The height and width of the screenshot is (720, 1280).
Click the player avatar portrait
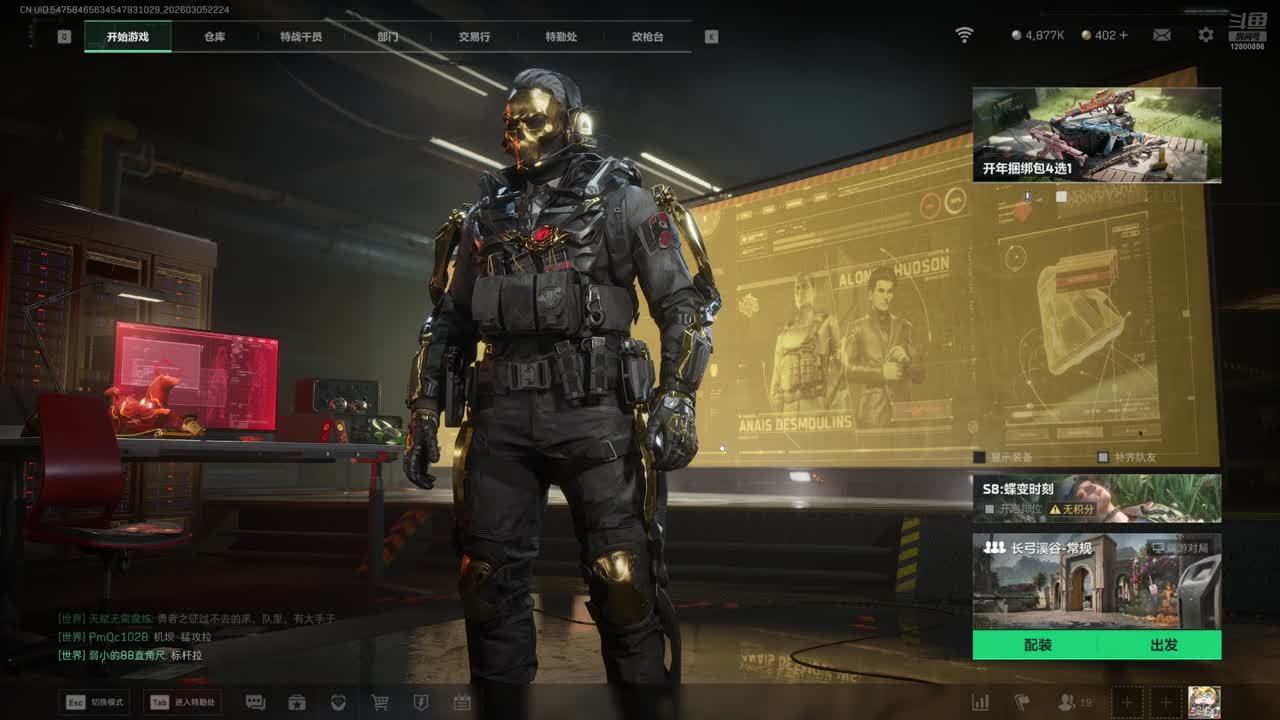(1203, 701)
